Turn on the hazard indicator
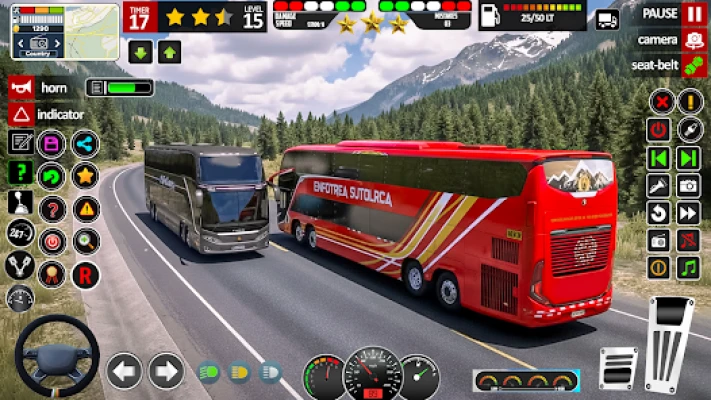The image size is (711, 400). tap(20, 114)
